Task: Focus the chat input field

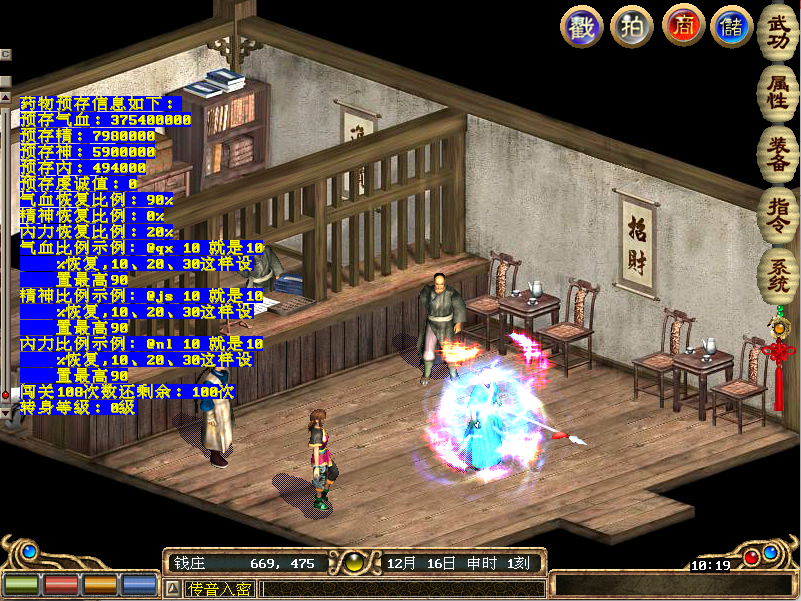Action: point(400,588)
